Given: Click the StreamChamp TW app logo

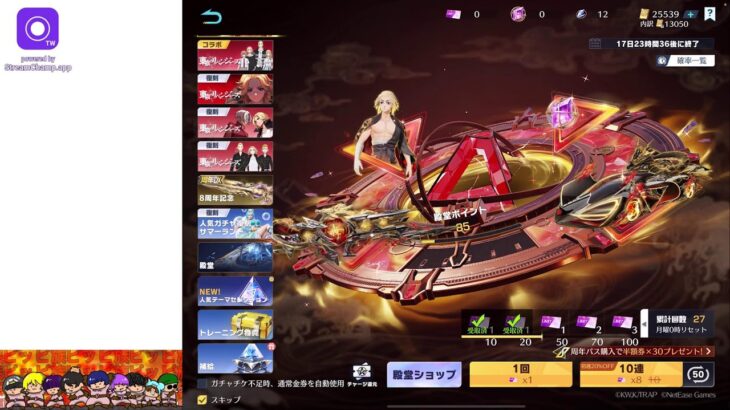Looking at the screenshot, I should [38, 29].
